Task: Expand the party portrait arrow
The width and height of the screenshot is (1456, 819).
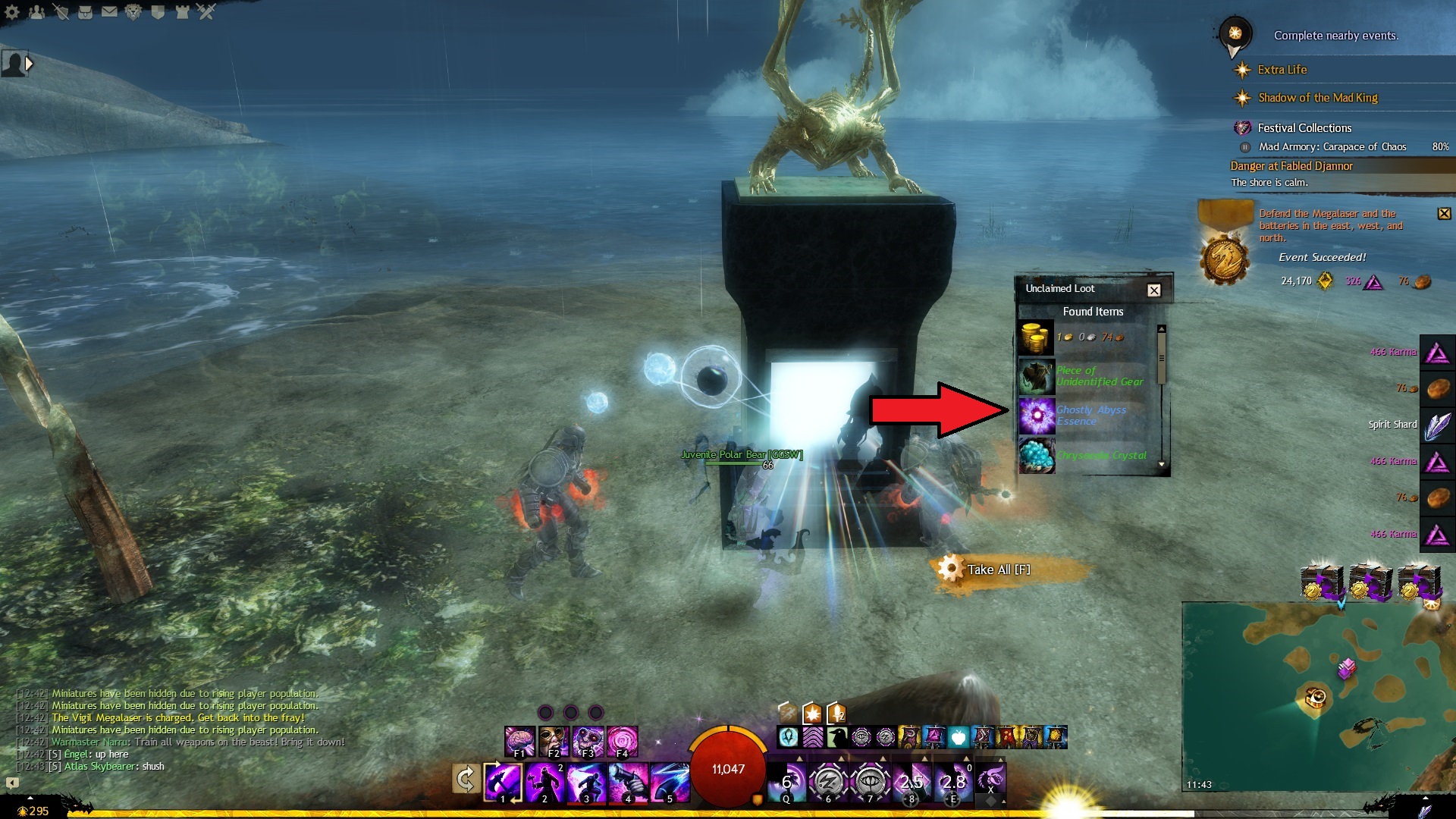Action: pyautogui.click(x=30, y=64)
